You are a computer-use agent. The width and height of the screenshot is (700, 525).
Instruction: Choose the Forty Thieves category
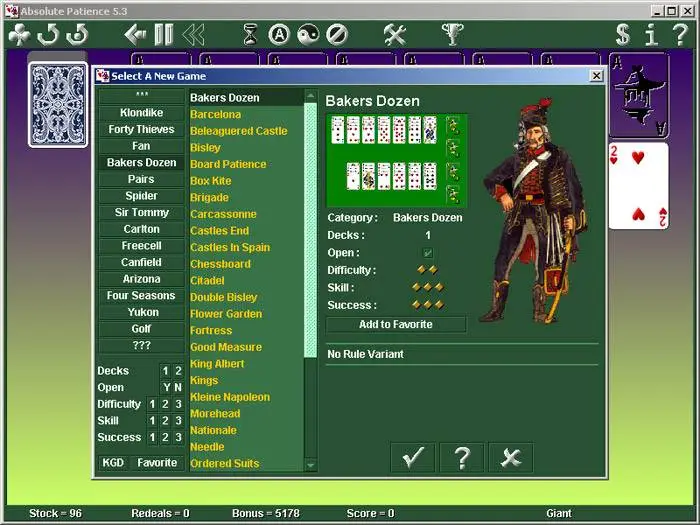141,130
